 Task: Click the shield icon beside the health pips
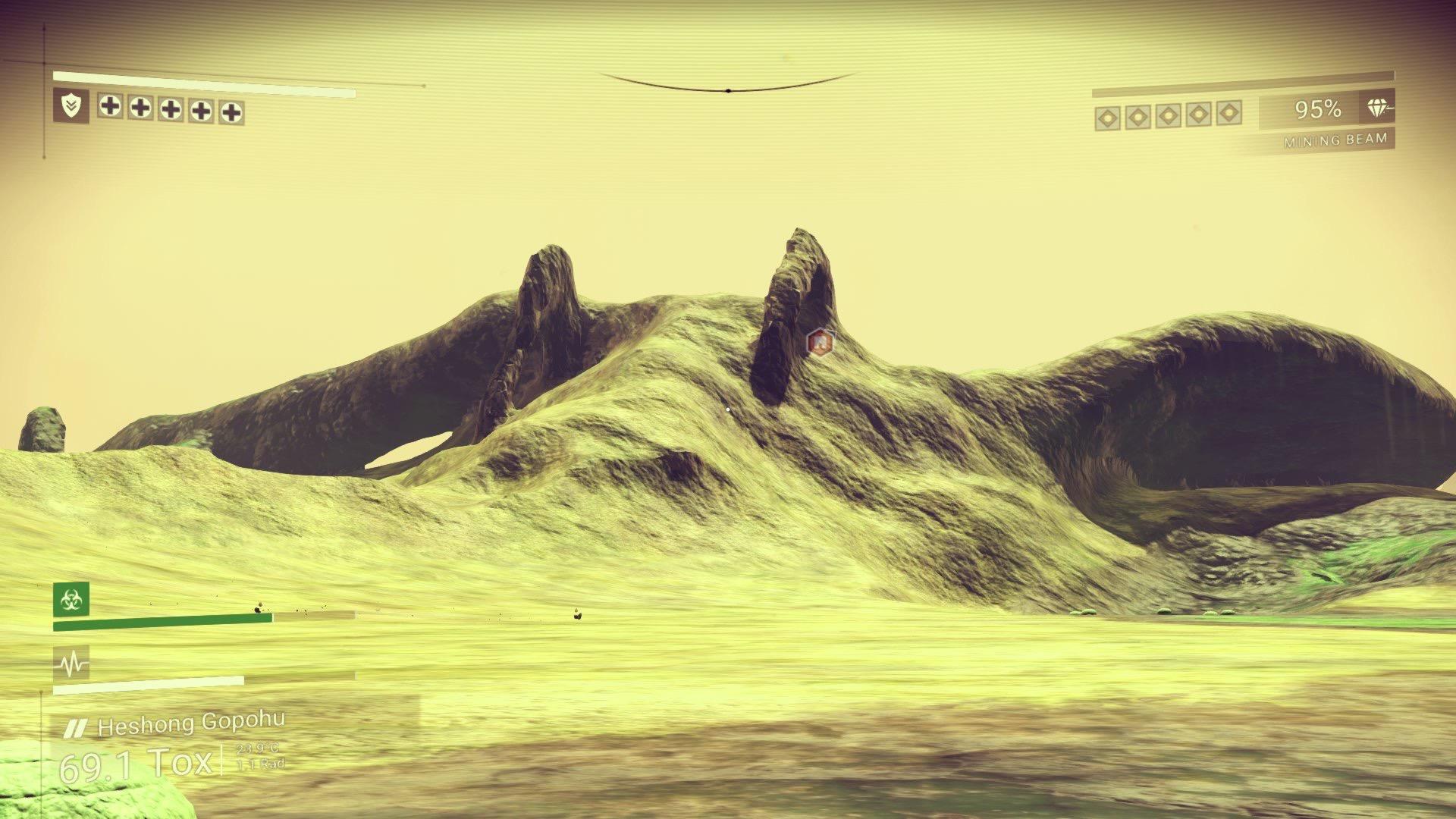[71, 106]
